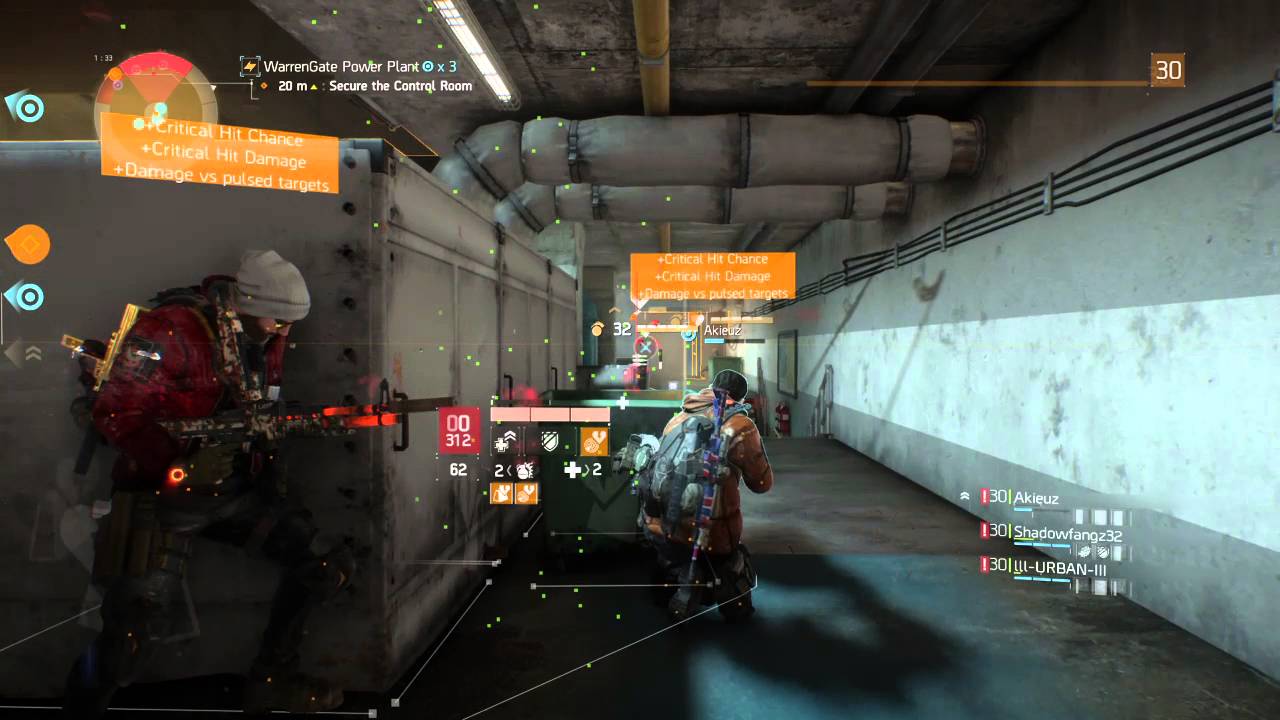Click the segmented pink health bar
This screenshot has width=1280, height=720.
(x=548, y=413)
